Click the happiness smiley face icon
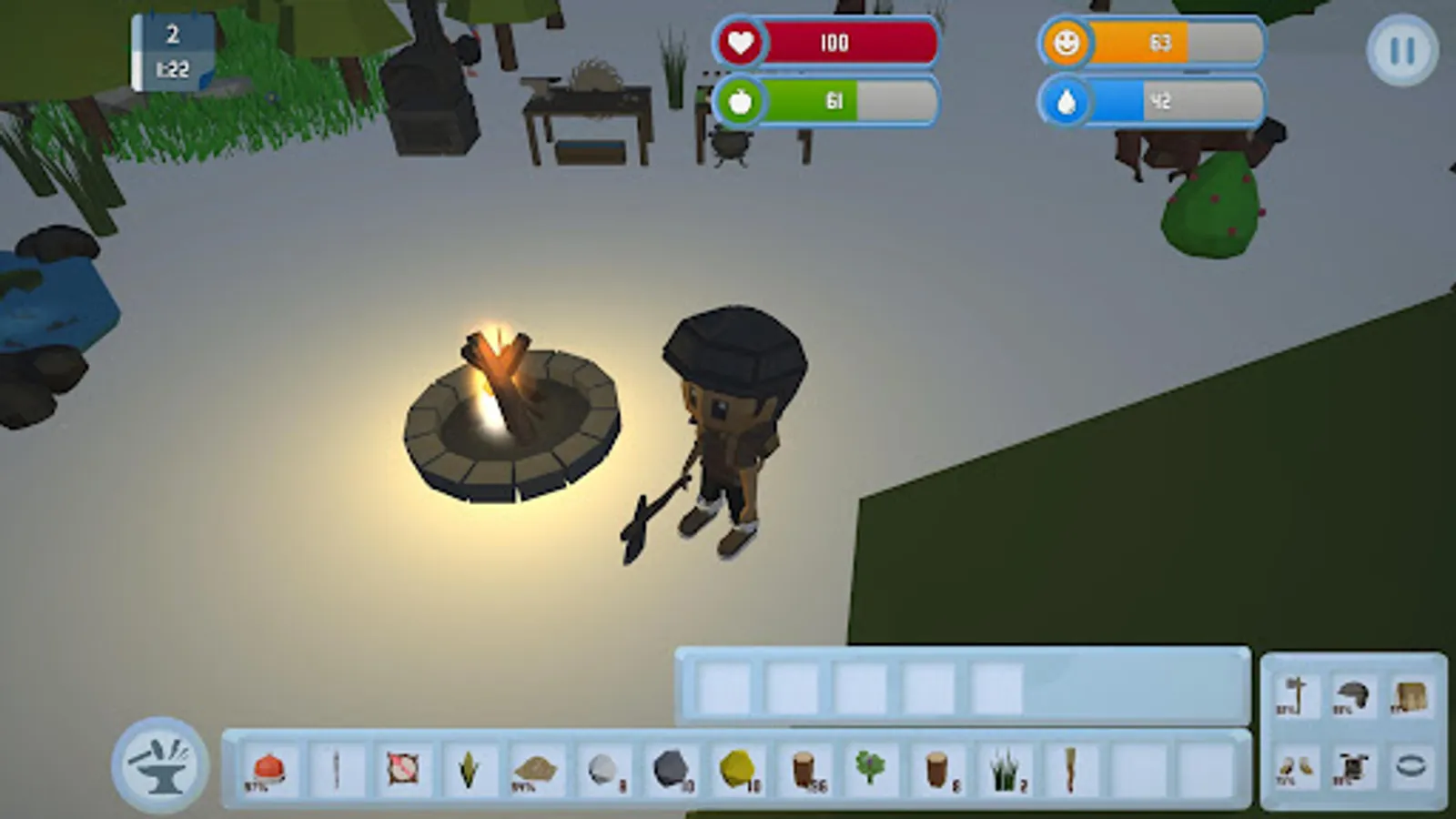 pos(1068,42)
